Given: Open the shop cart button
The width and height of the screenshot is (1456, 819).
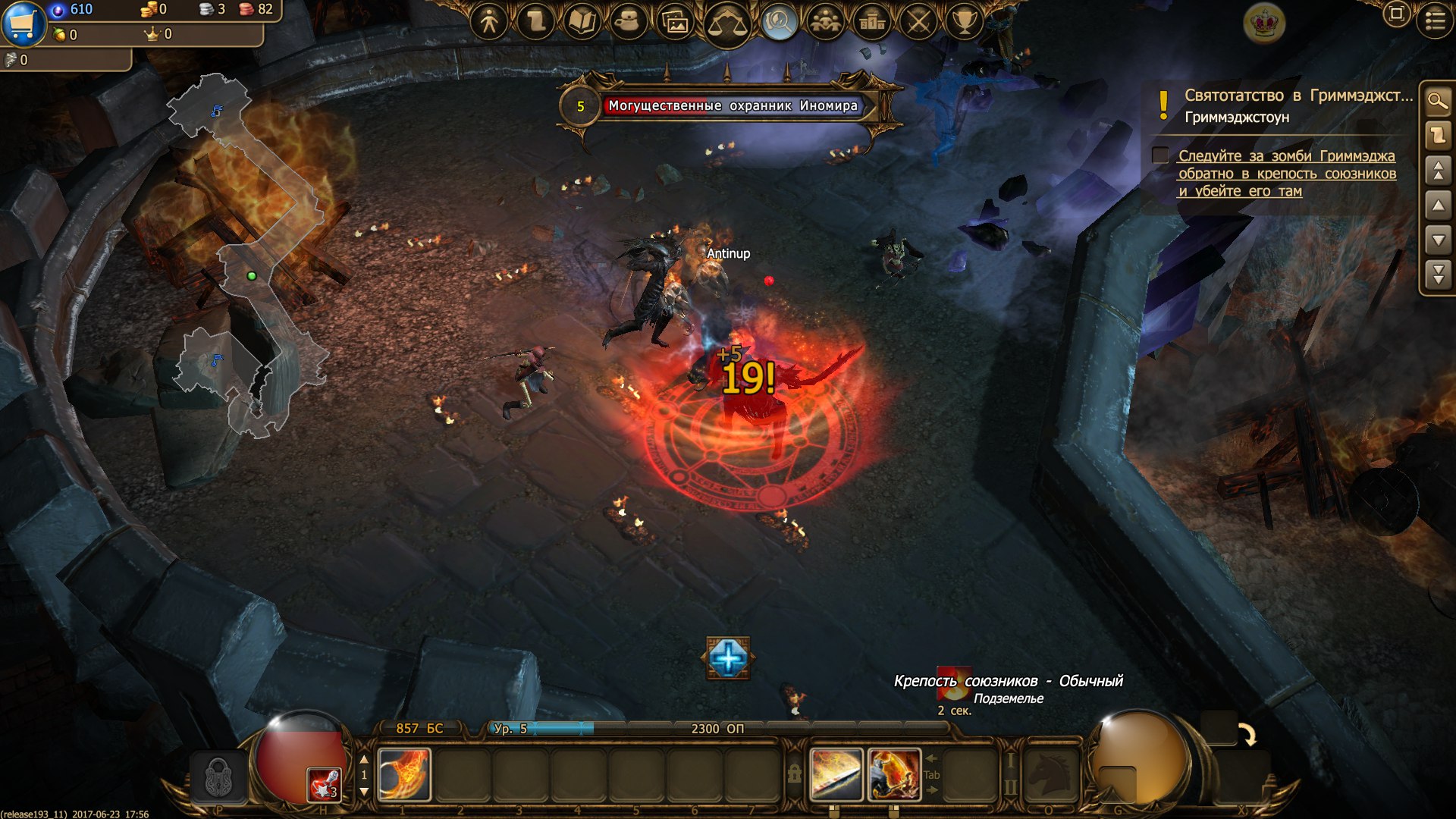Looking at the screenshot, I should (x=23, y=23).
